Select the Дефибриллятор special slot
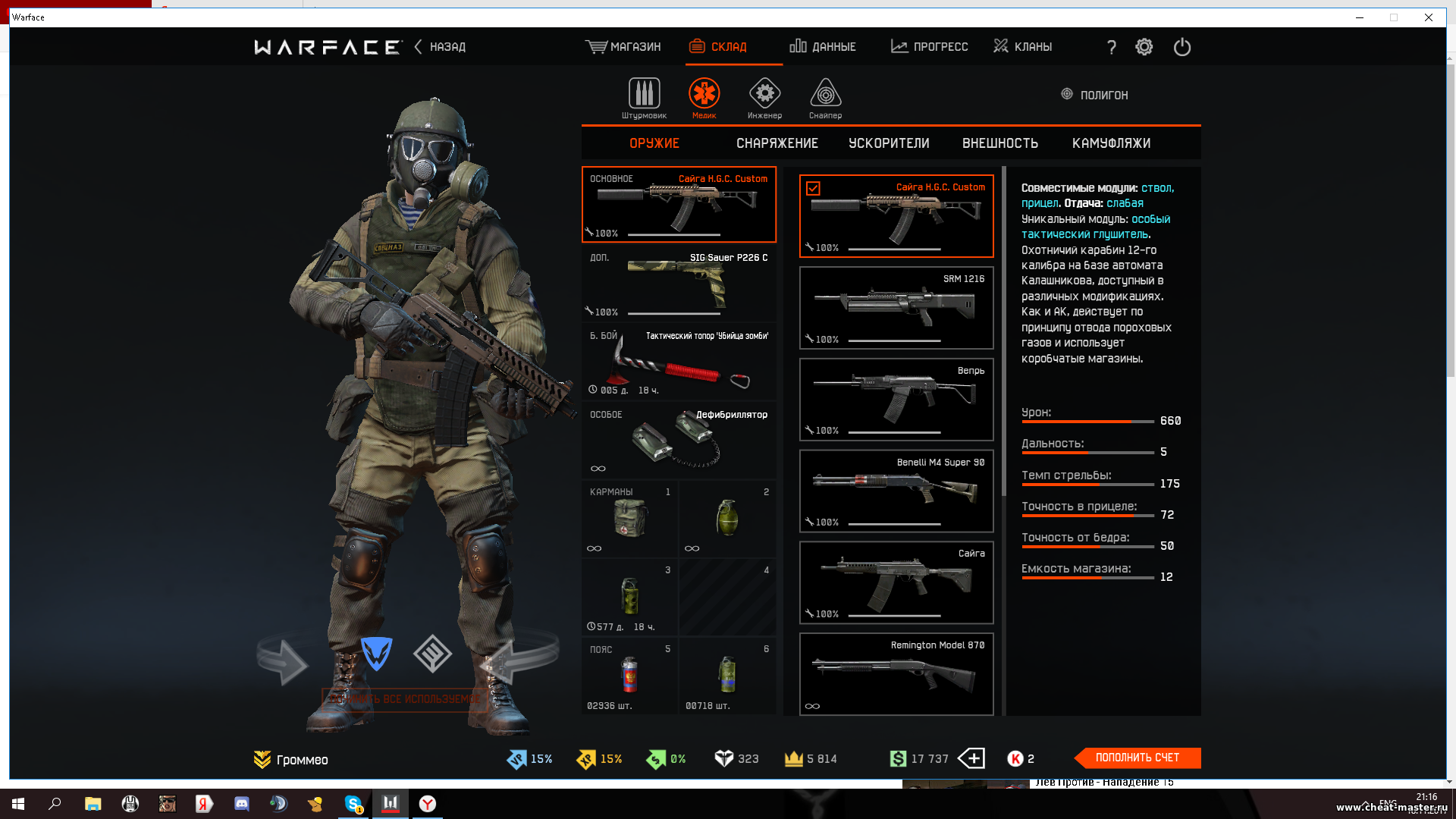This screenshot has width=1456, height=819. (x=679, y=441)
